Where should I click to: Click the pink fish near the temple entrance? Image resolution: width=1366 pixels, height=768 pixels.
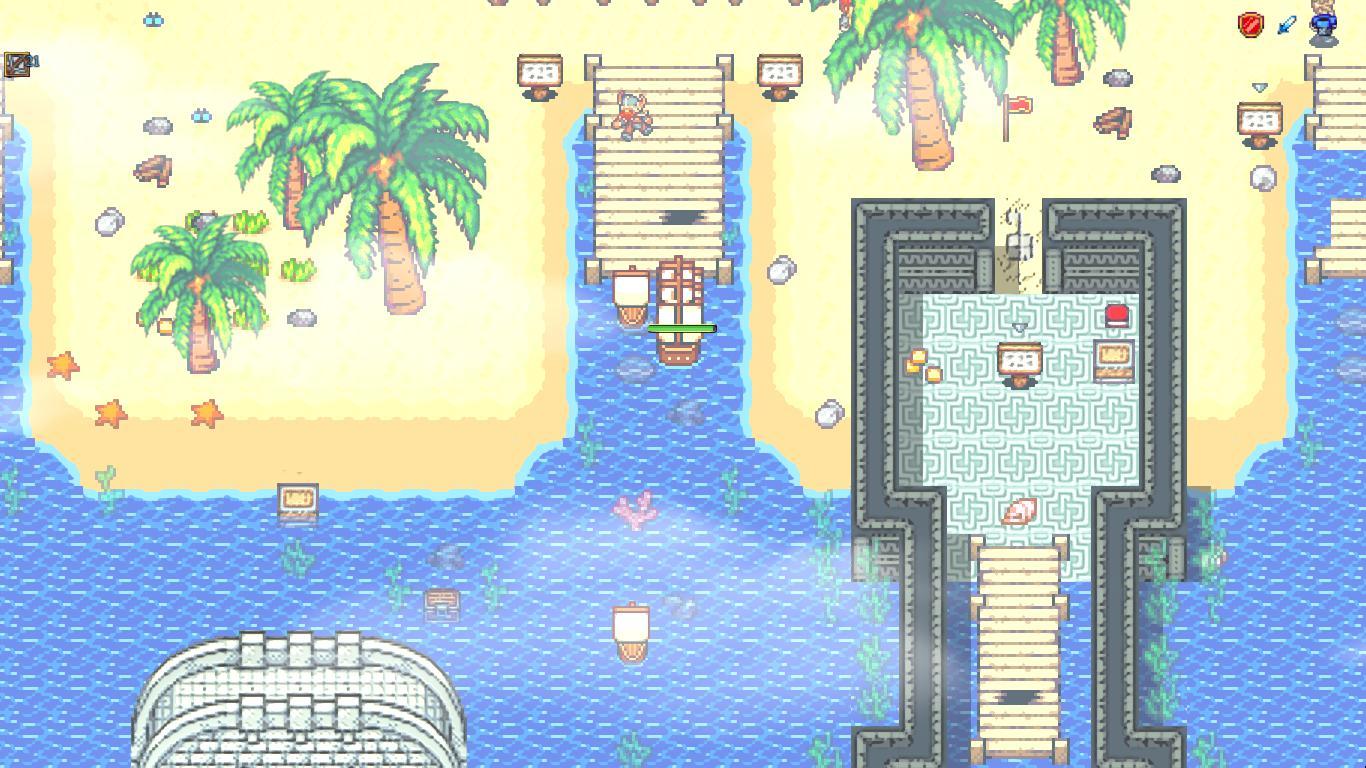click(1018, 510)
